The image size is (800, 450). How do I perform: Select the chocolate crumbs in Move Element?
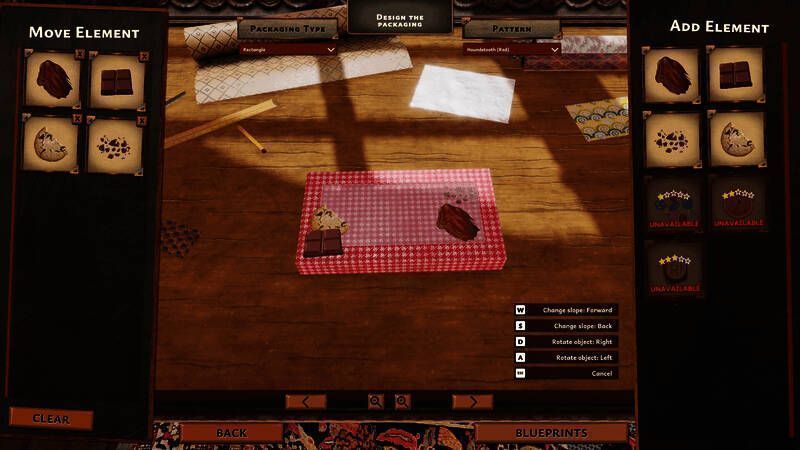tap(116, 145)
